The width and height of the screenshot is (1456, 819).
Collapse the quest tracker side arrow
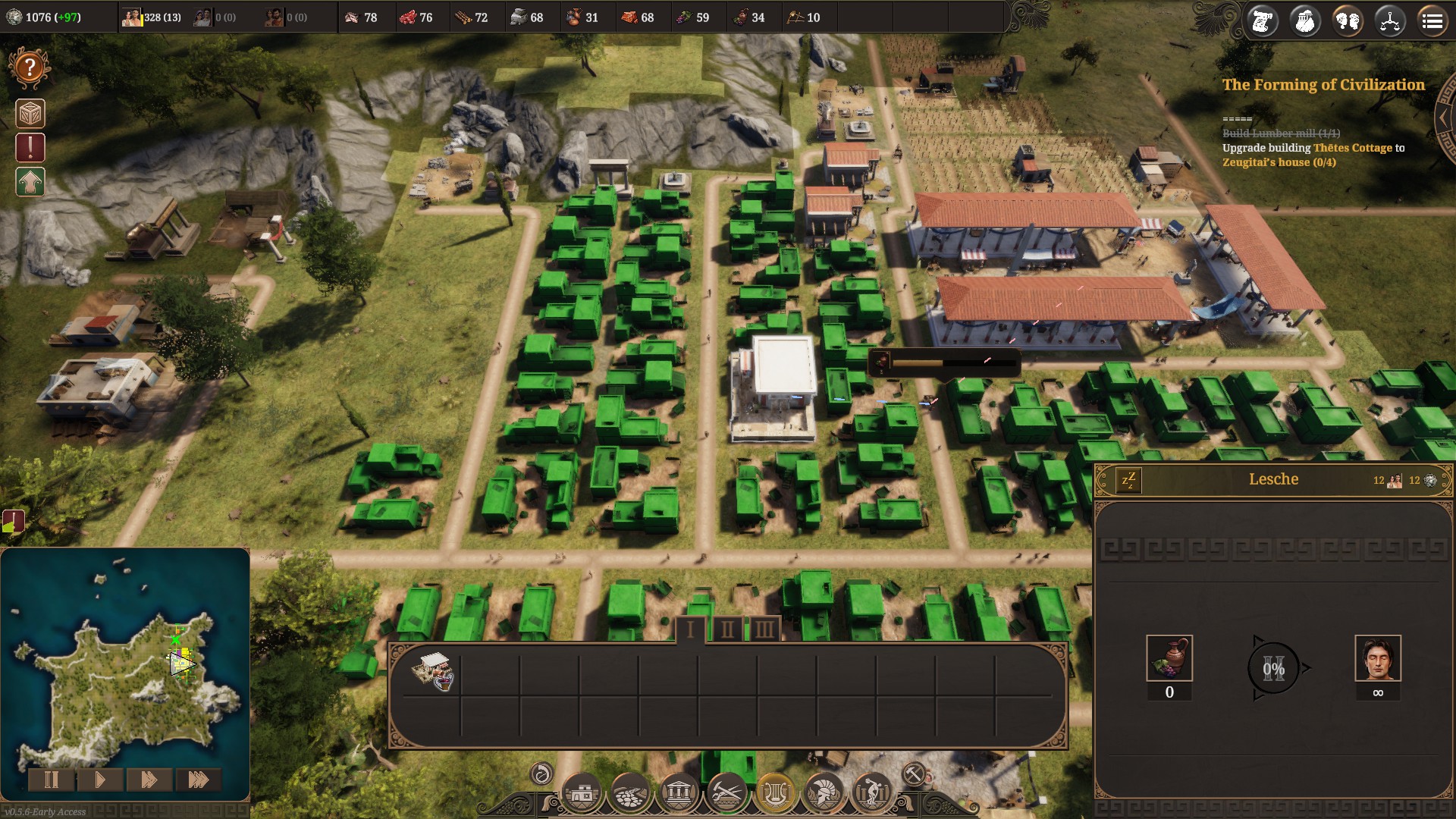(x=1443, y=119)
